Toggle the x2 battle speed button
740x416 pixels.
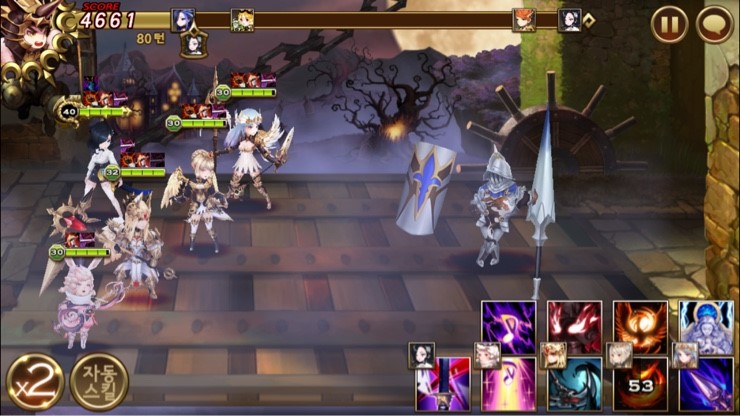pos(34,381)
